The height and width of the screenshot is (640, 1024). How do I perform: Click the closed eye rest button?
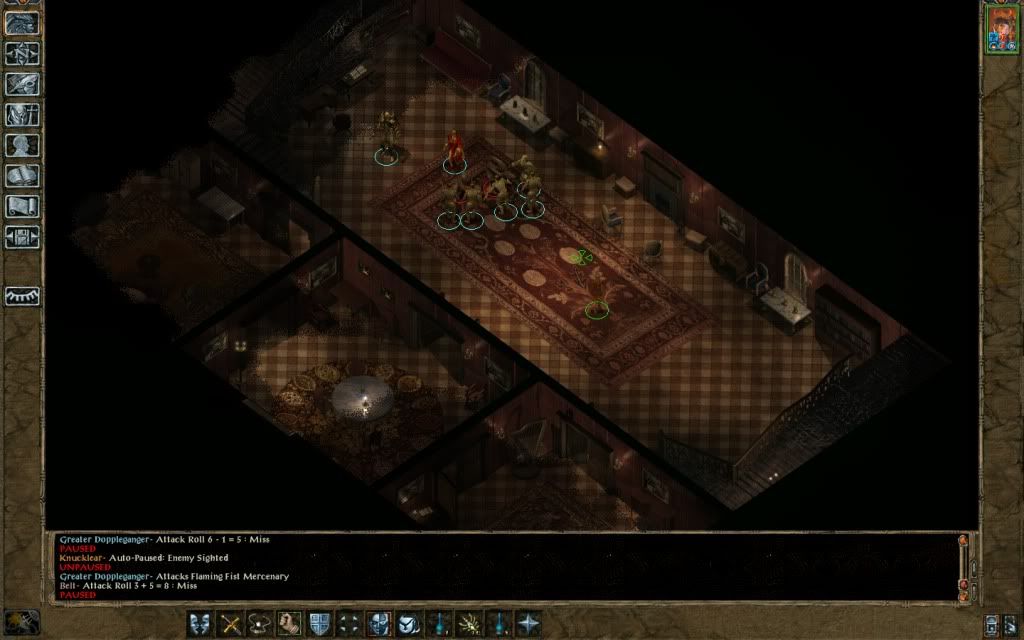22,296
